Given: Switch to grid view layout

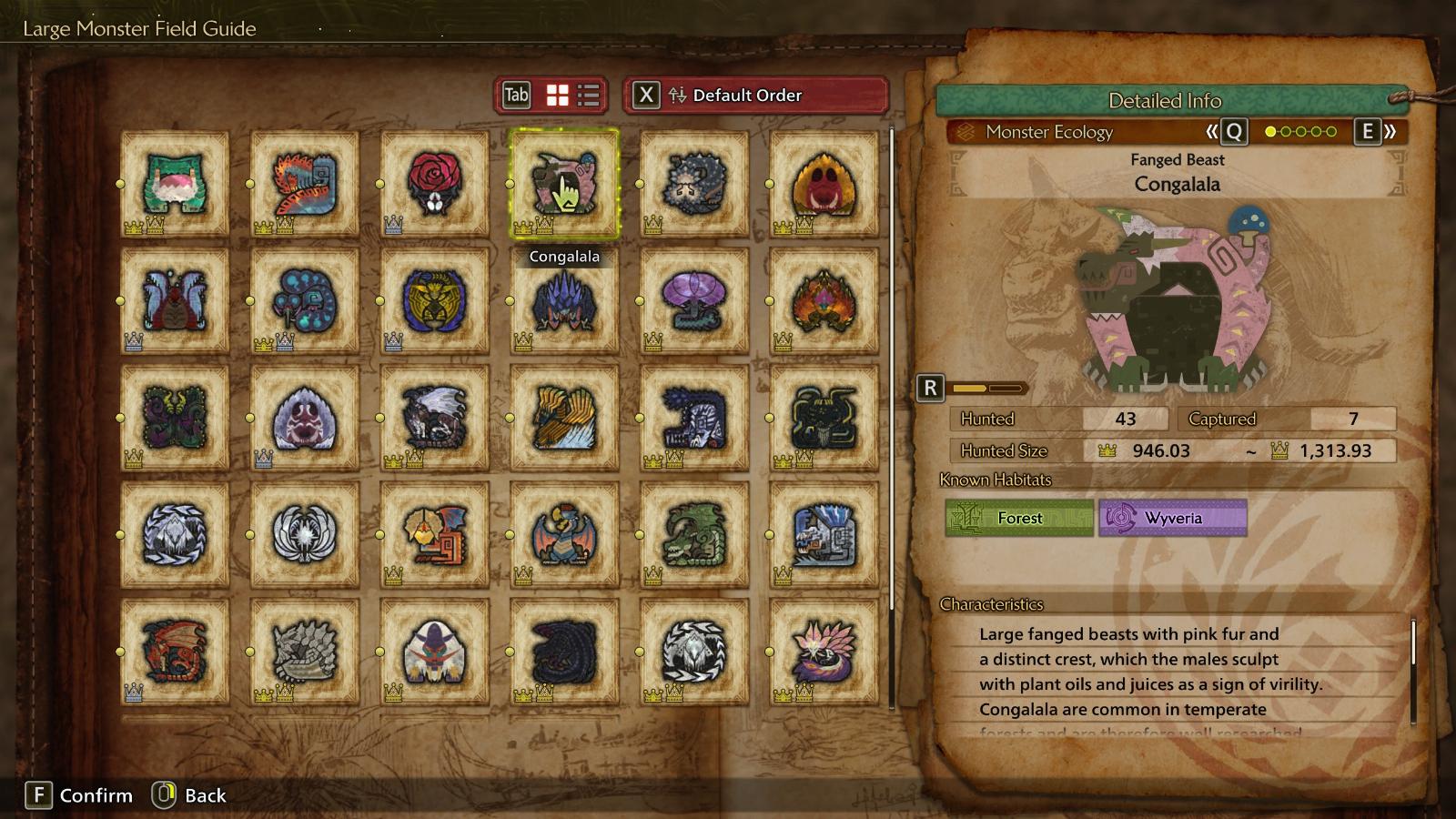Looking at the screenshot, I should [x=557, y=95].
